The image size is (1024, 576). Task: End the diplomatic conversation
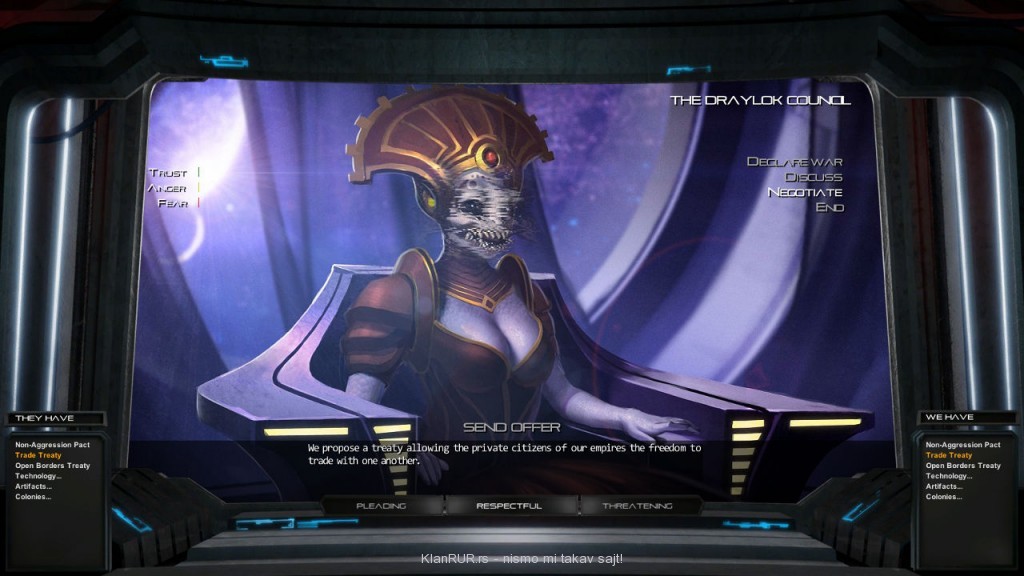[x=829, y=207]
